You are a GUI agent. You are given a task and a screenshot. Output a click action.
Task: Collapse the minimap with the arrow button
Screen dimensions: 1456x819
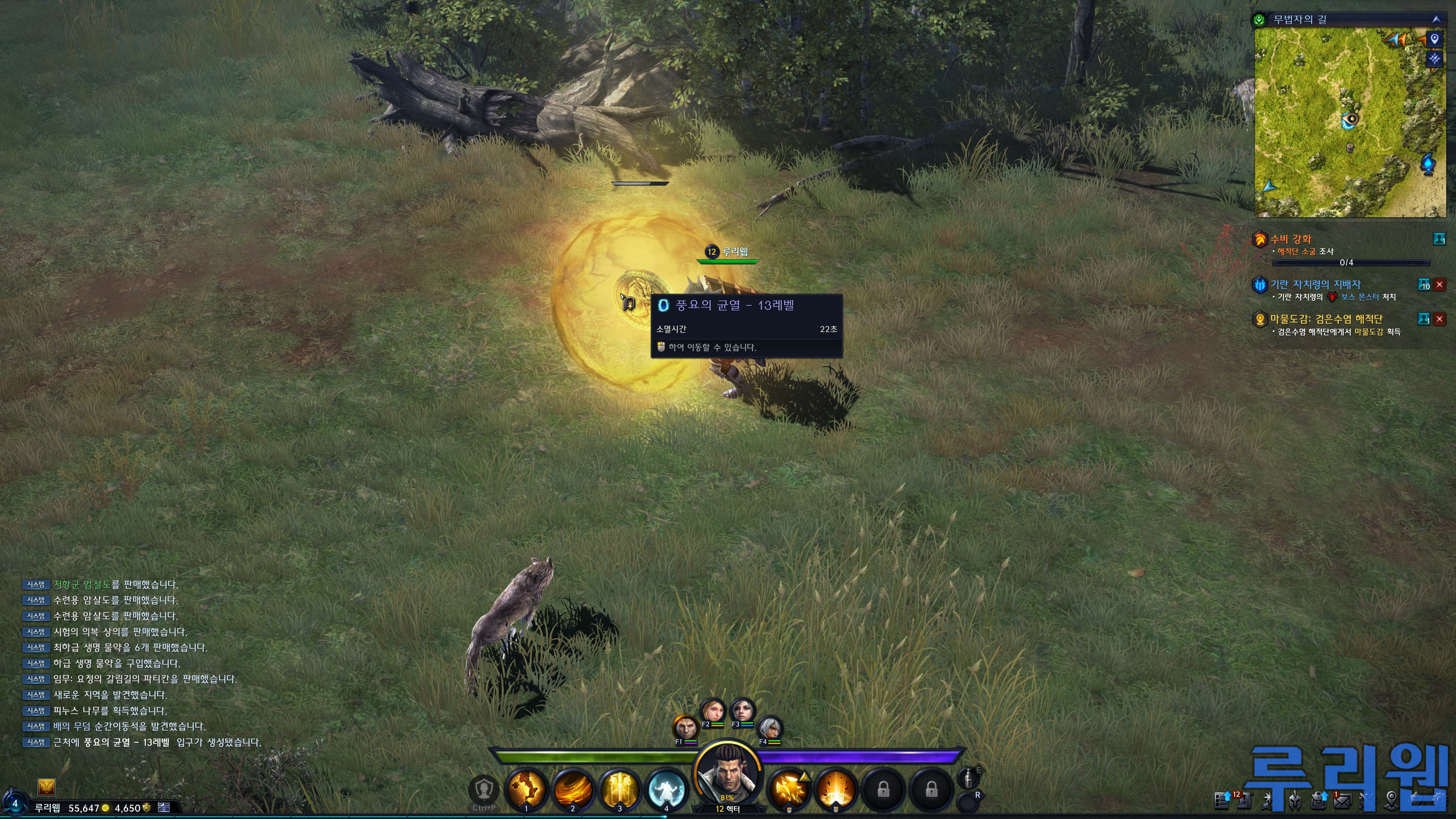(1436, 19)
